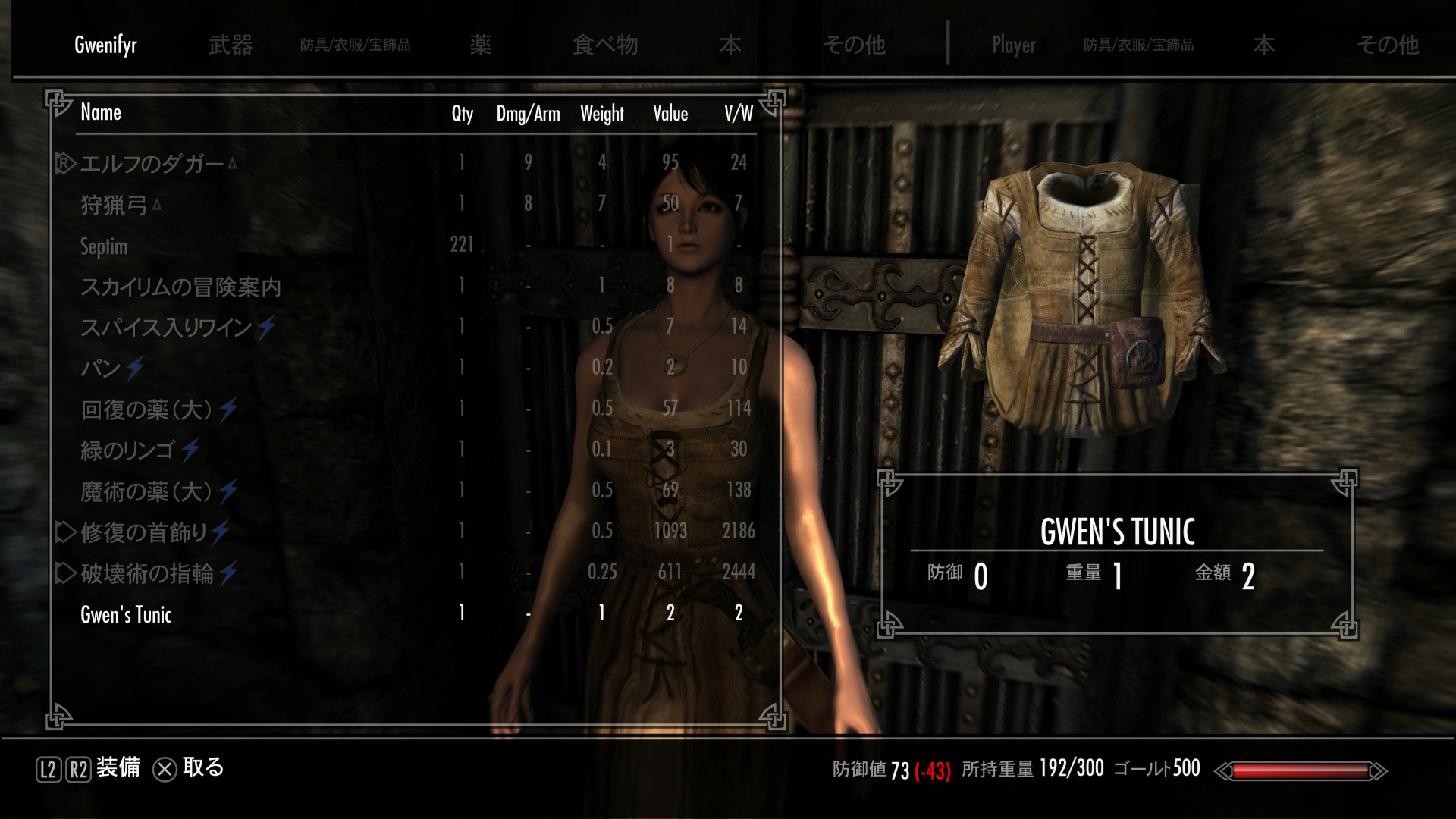Choose the 狩猟弓 item row
1456x819 pixels.
click(x=114, y=205)
